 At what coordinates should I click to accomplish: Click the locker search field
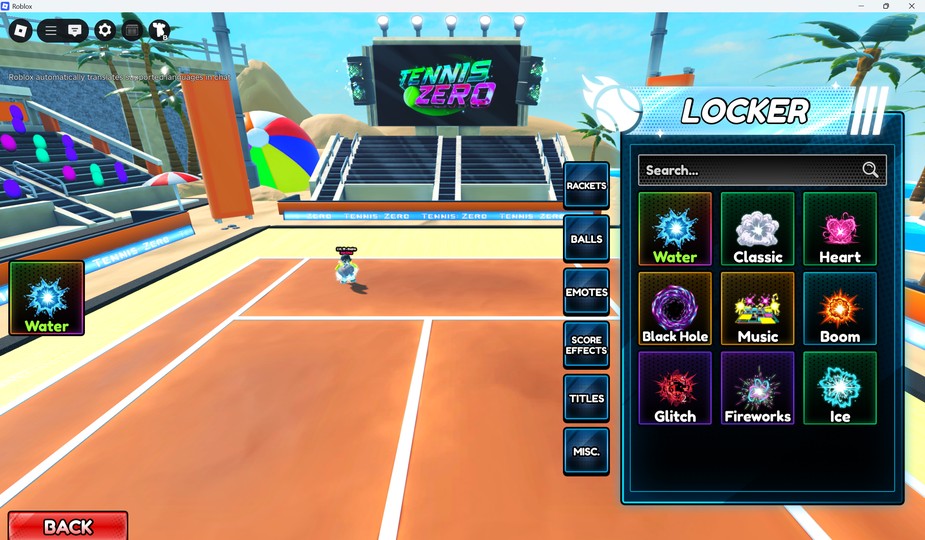tap(750, 170)
